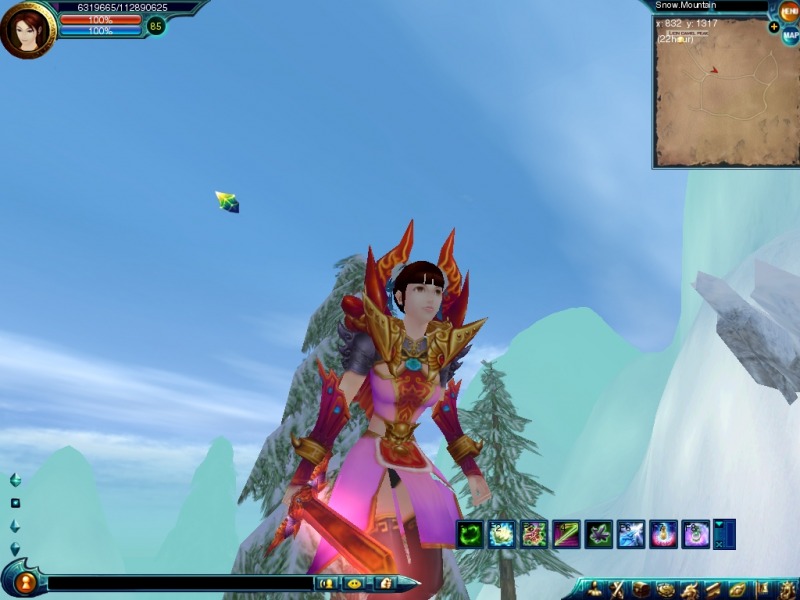
Task: Open the treasure chest inventory icon
Action: [x=641, y=589]
